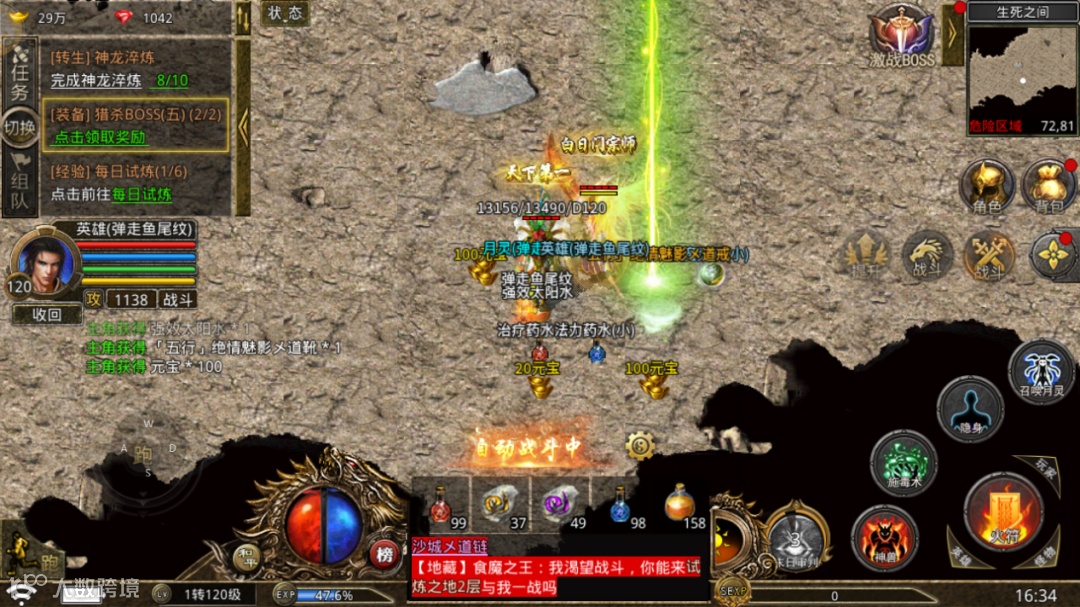The width and height of the screenshot is (1080, 607).
Task: Switch to the 组队 team tab
Action: coord(19,188)
